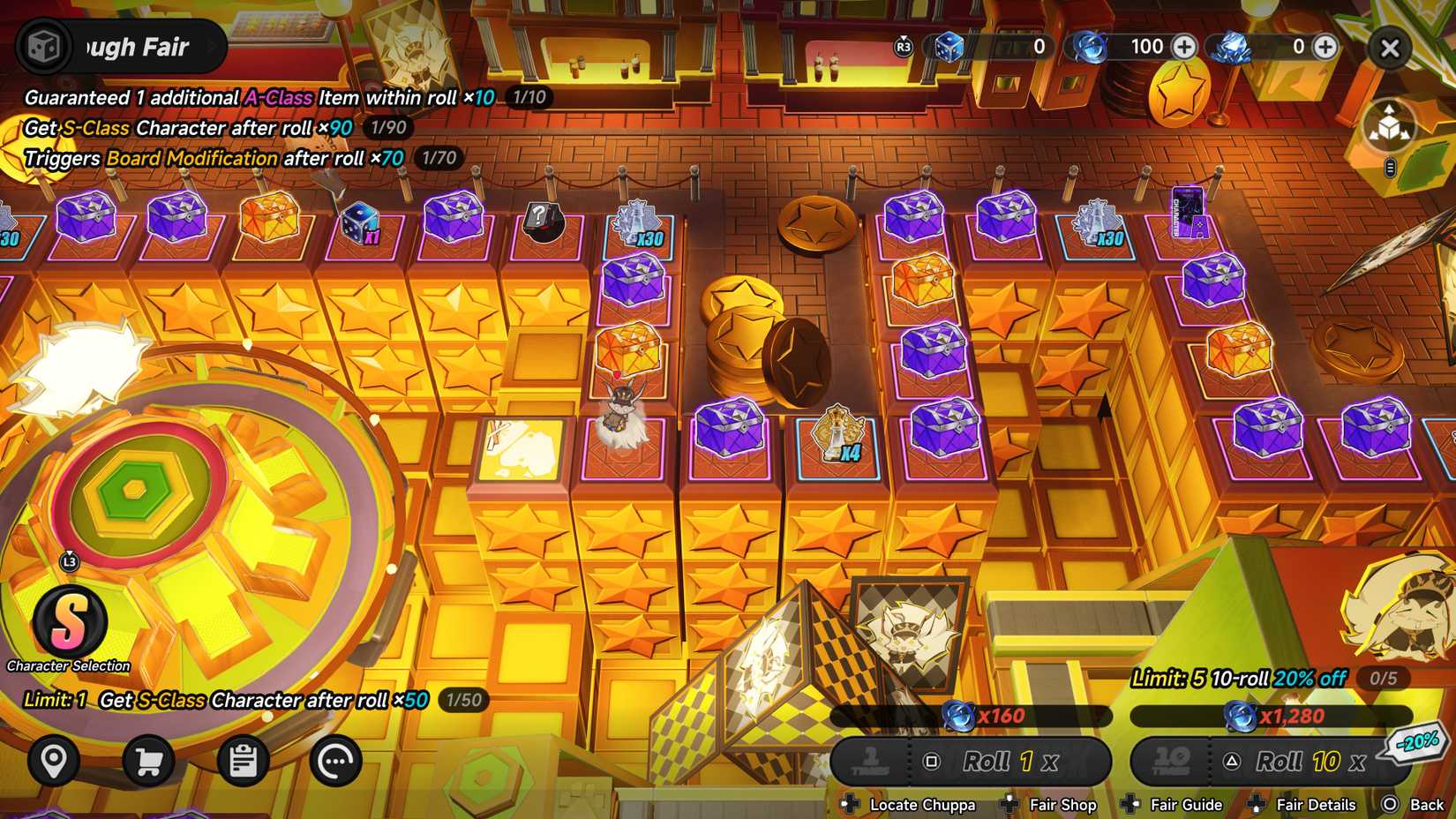Add more blue film currency (100)

(1184, 47)
